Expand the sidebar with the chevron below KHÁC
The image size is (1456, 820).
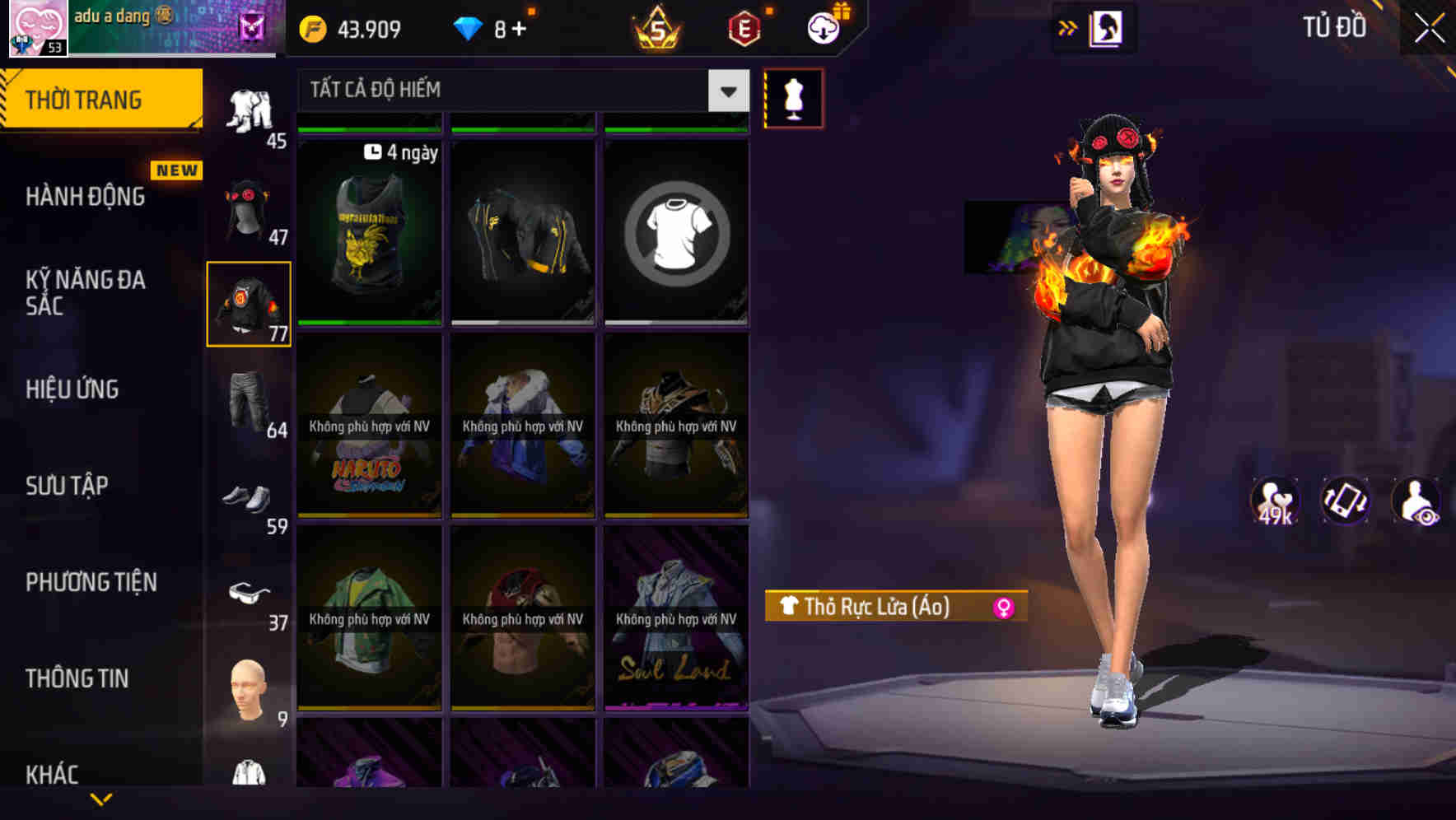101,799
